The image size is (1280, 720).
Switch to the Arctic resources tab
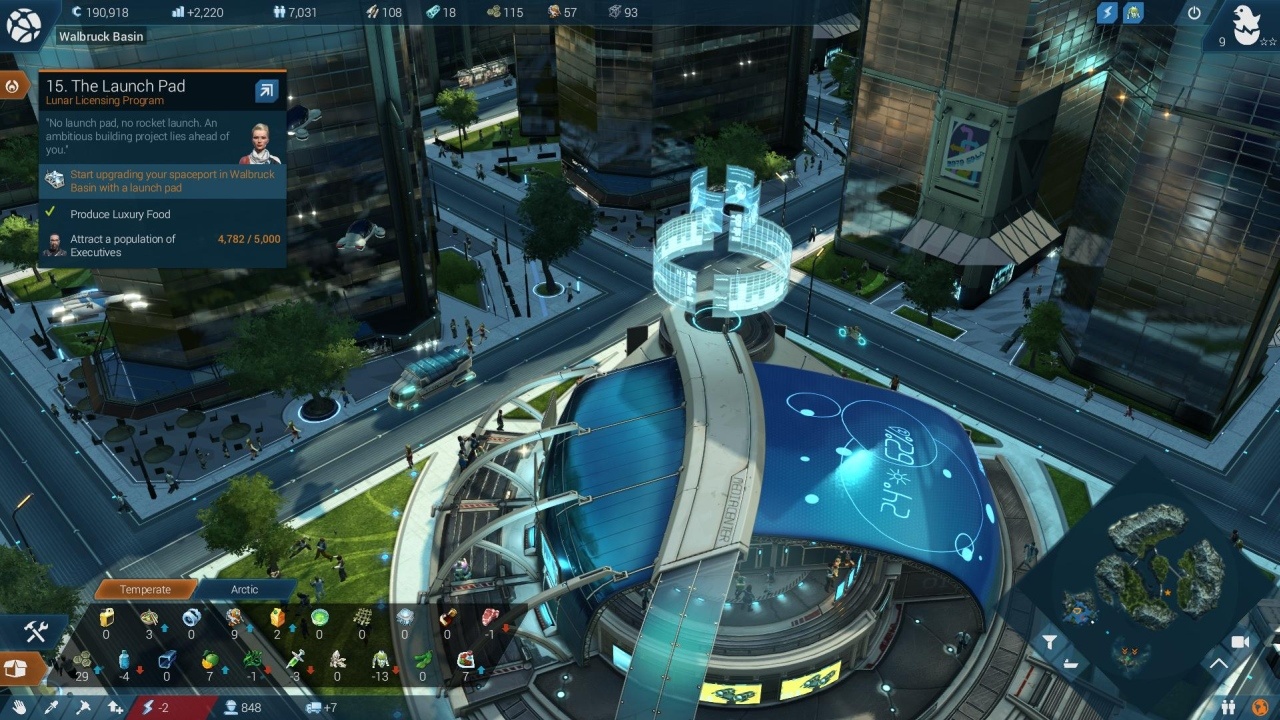tap(245, 589)
